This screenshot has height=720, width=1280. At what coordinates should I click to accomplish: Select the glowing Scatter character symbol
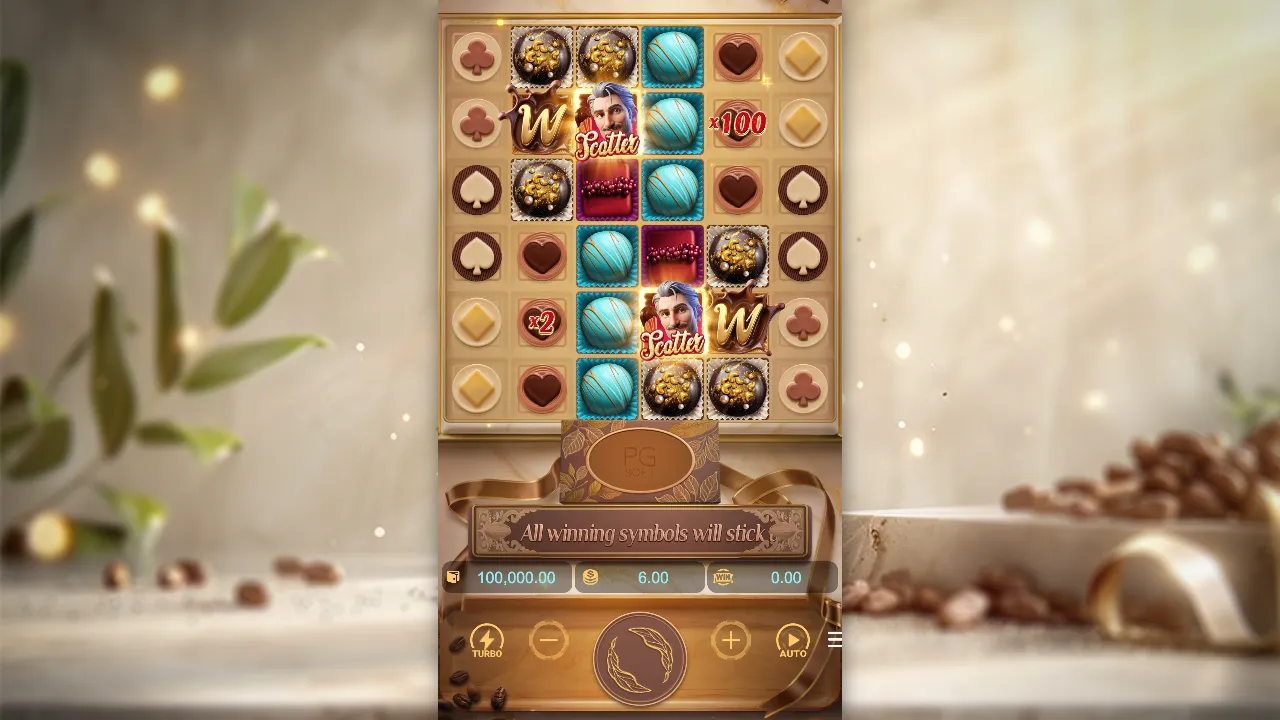click(607, 123)
